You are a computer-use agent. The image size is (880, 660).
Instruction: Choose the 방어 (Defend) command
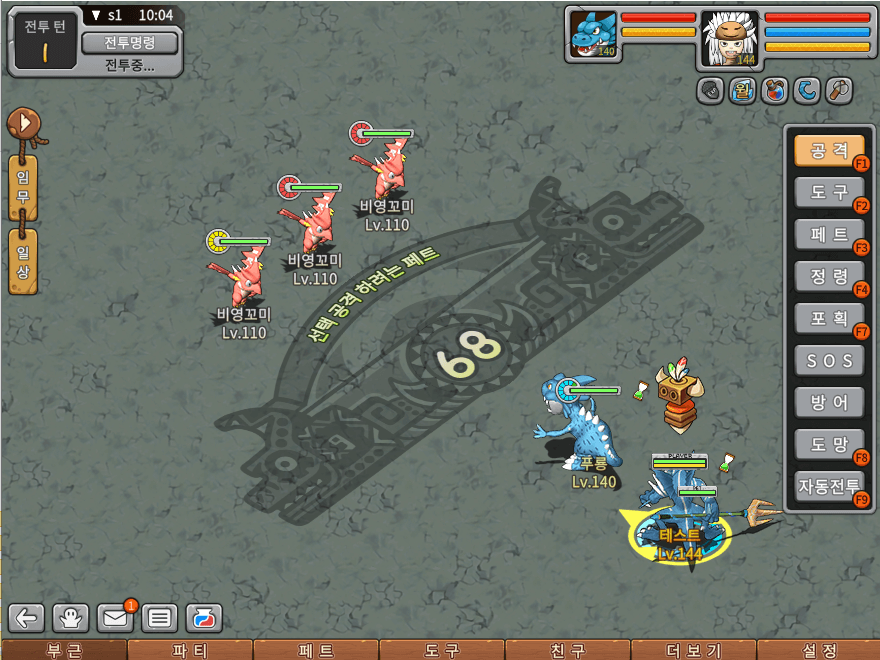point(828,402)
